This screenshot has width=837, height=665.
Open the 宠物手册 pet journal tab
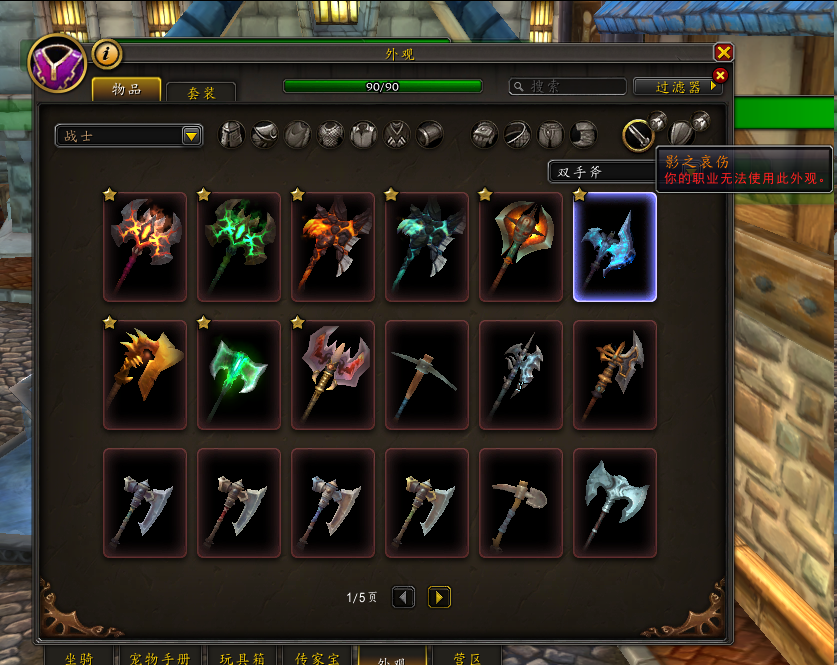(x=159, y=658)
